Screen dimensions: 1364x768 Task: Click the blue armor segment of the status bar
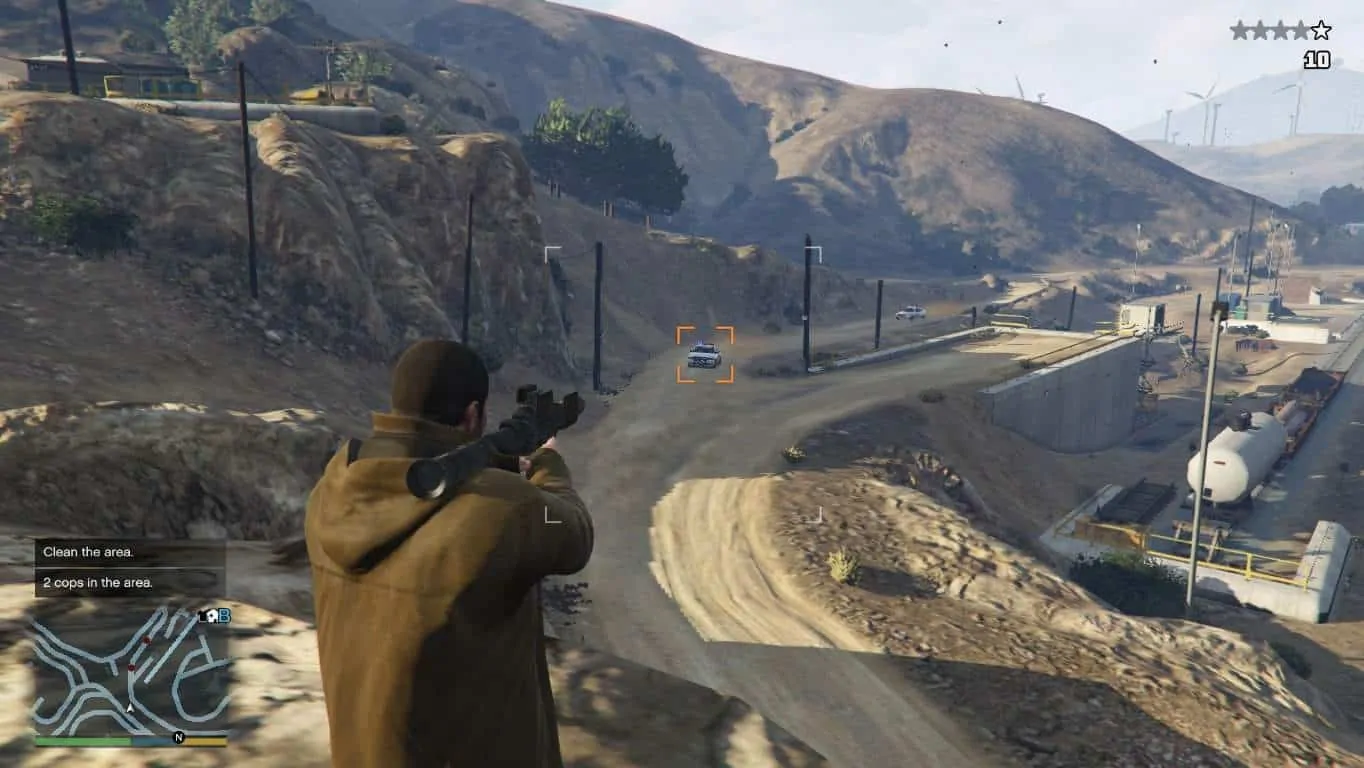[x=150, y=741]
